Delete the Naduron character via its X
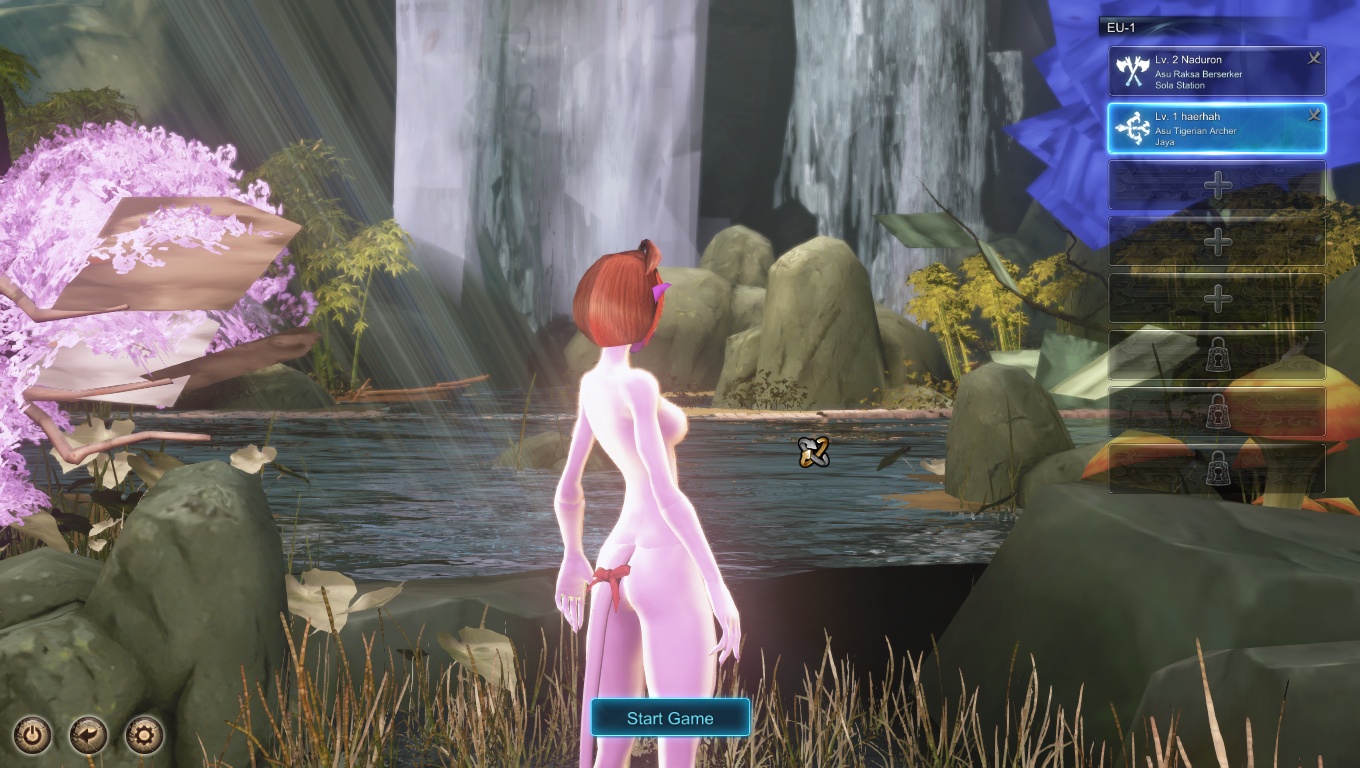1360x768 pixels. (1314, 59)
